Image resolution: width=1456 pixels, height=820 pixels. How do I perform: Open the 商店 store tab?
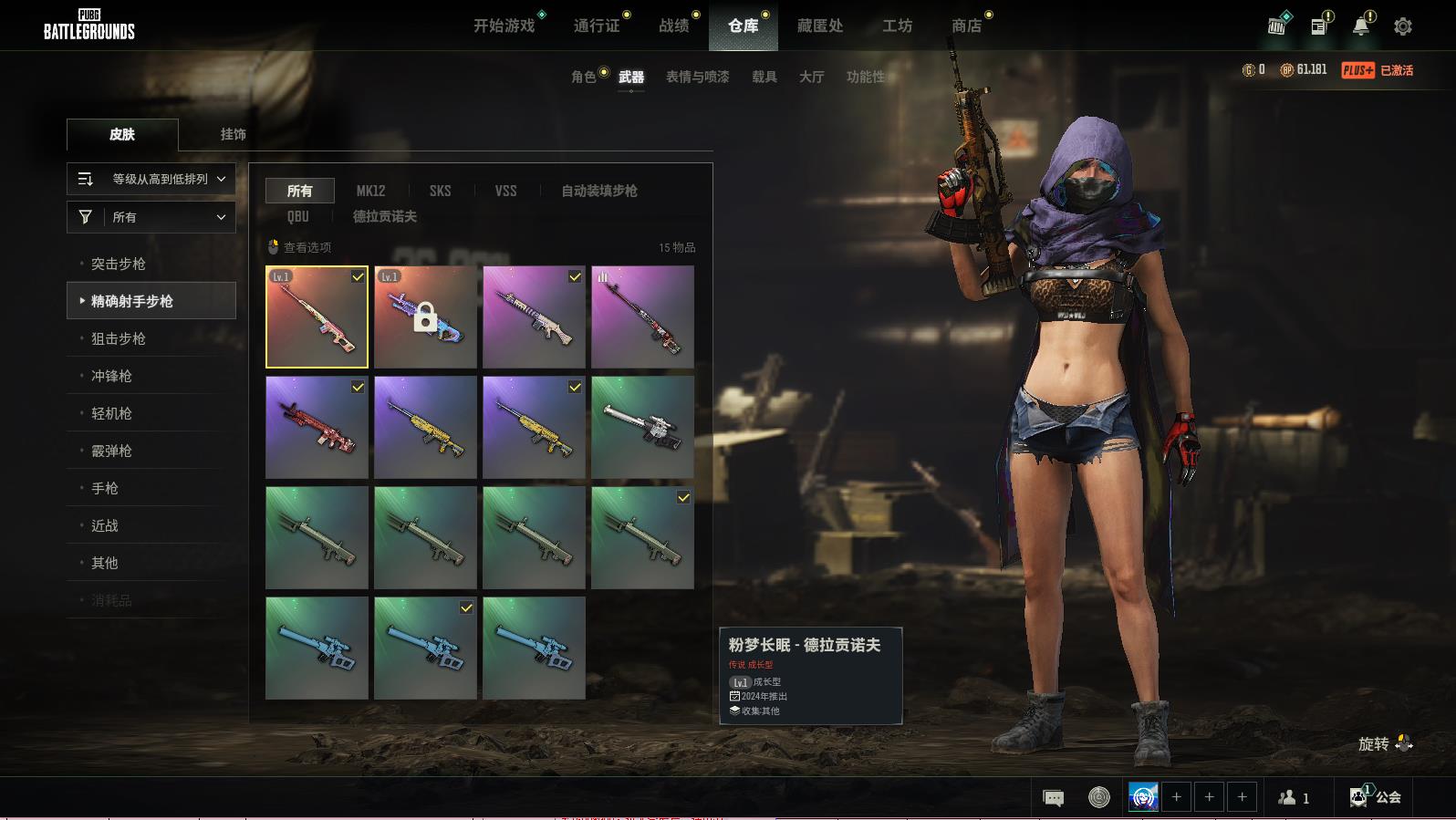click(966, 26)
